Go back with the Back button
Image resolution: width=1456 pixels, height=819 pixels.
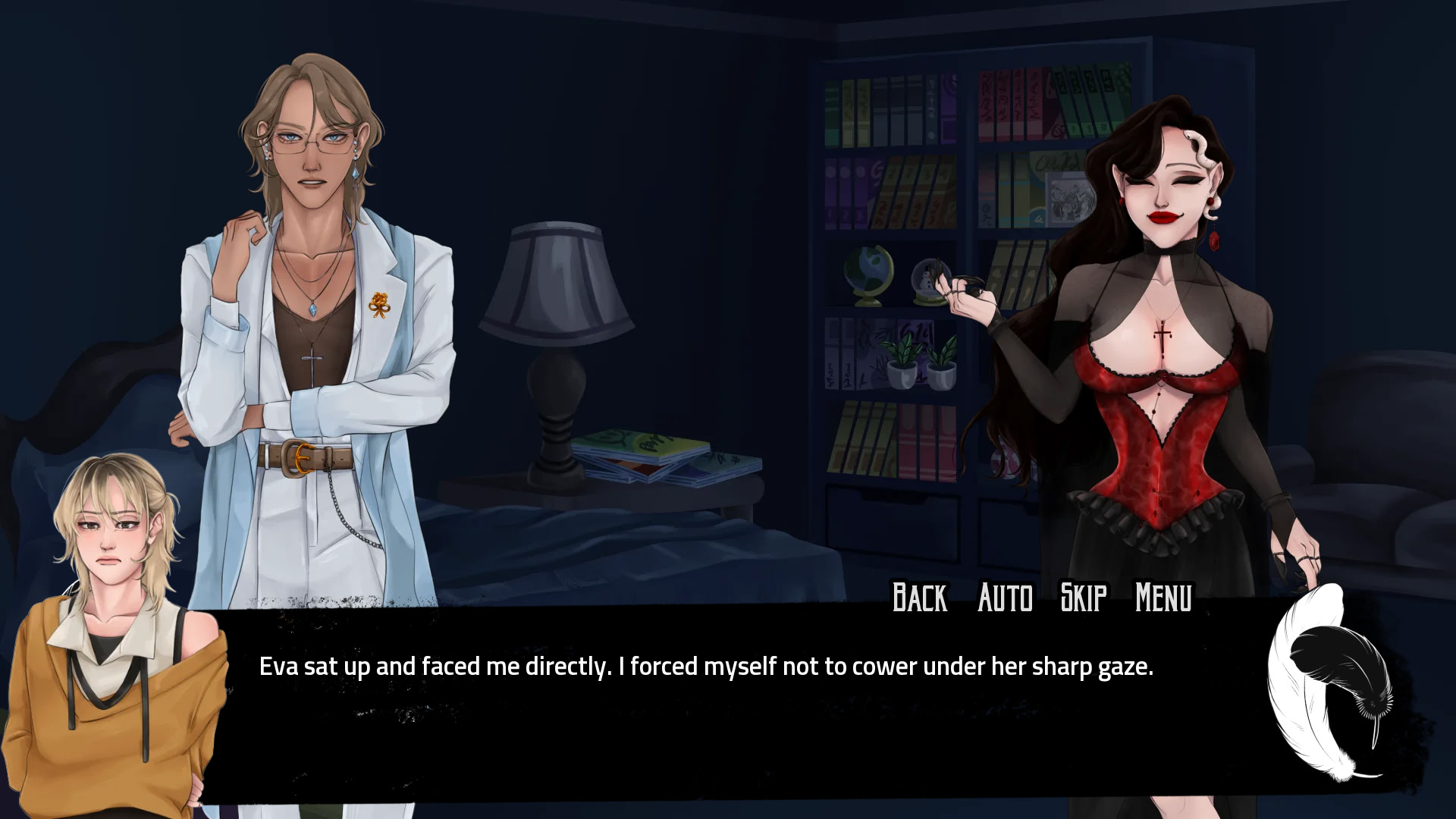[x=919, y=598]
